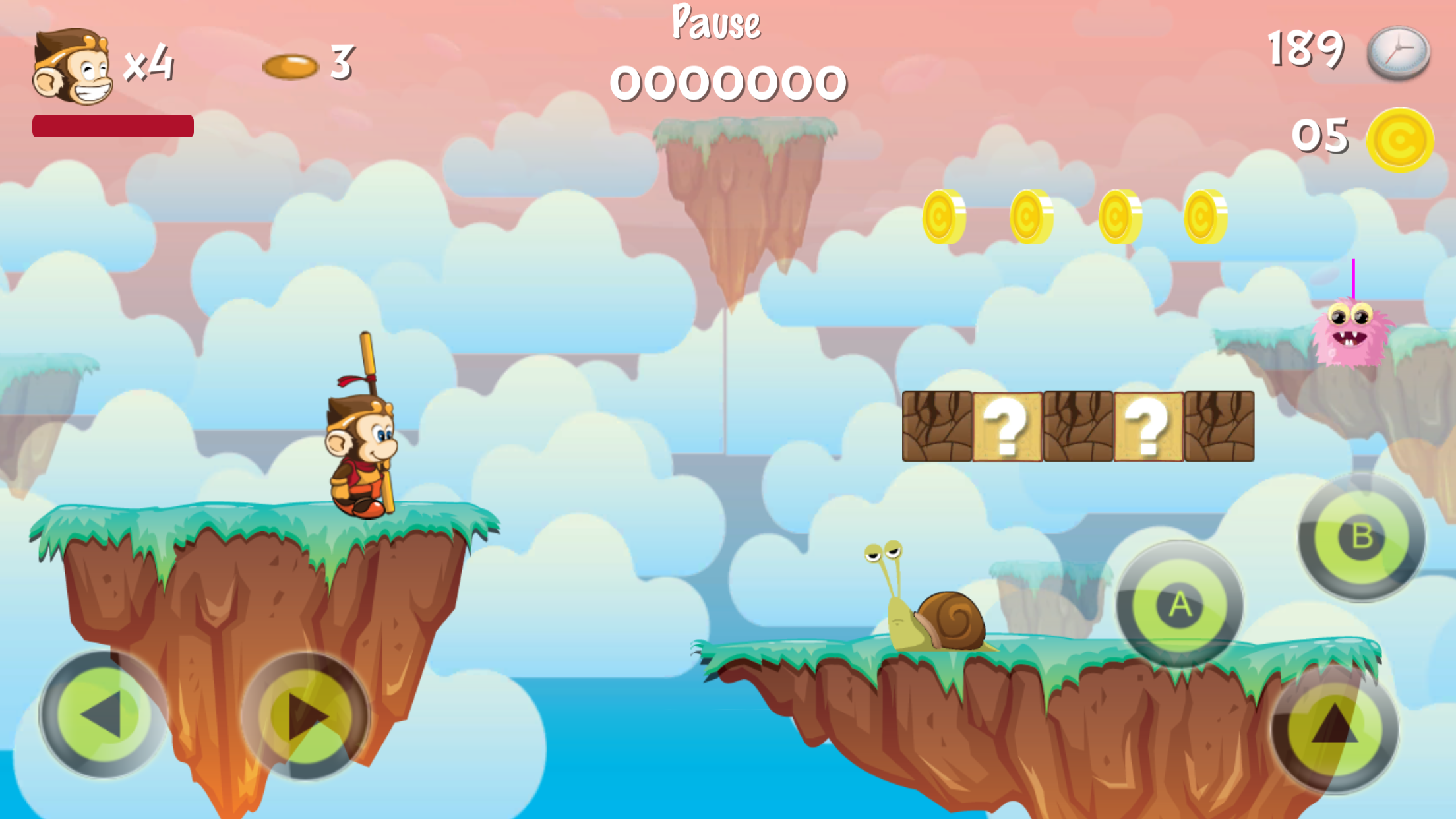The height and width of the screenshot is (819, 1456).
Task: Click the score display showing 0000000
Action: pos(727,82)
